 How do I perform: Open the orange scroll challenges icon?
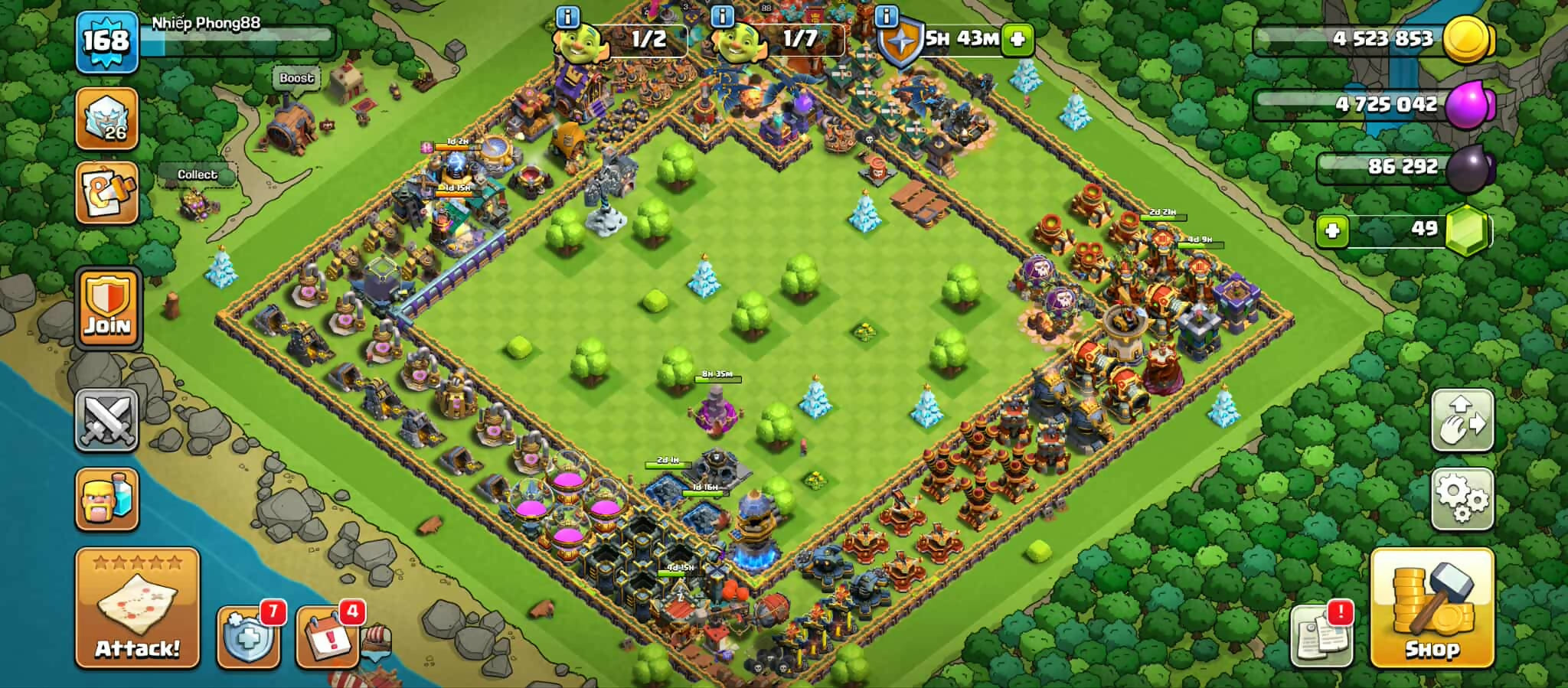107,194
